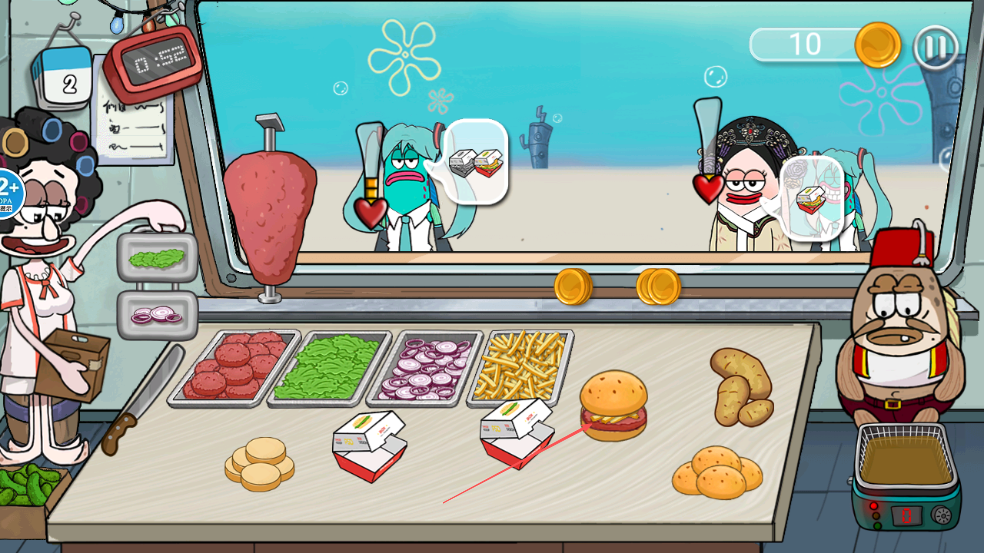Pick up the raw potatoes

pyautogui.click(x=741, y=386)
